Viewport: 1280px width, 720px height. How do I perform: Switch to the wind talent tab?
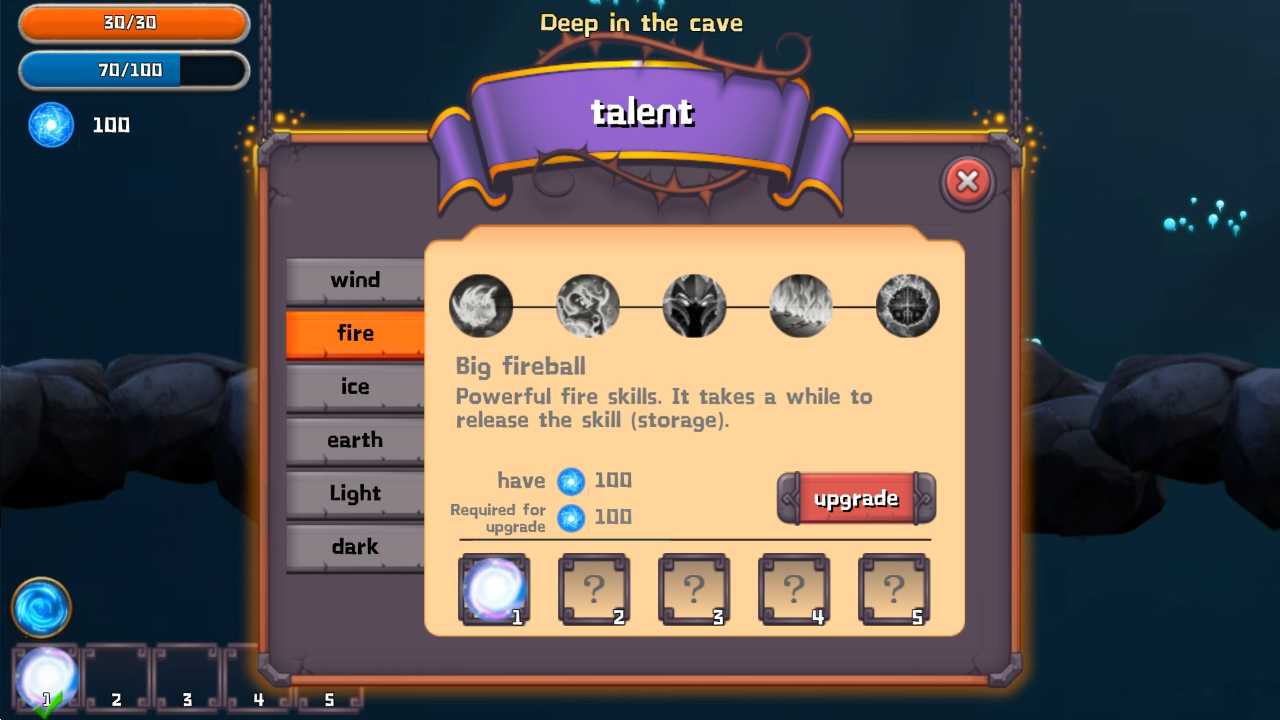(355, 280)
